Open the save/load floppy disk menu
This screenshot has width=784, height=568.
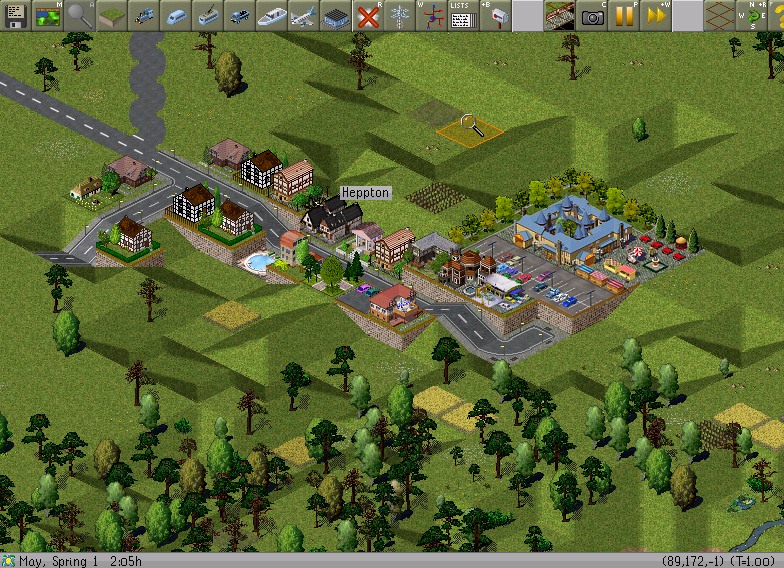click(16, 15)
